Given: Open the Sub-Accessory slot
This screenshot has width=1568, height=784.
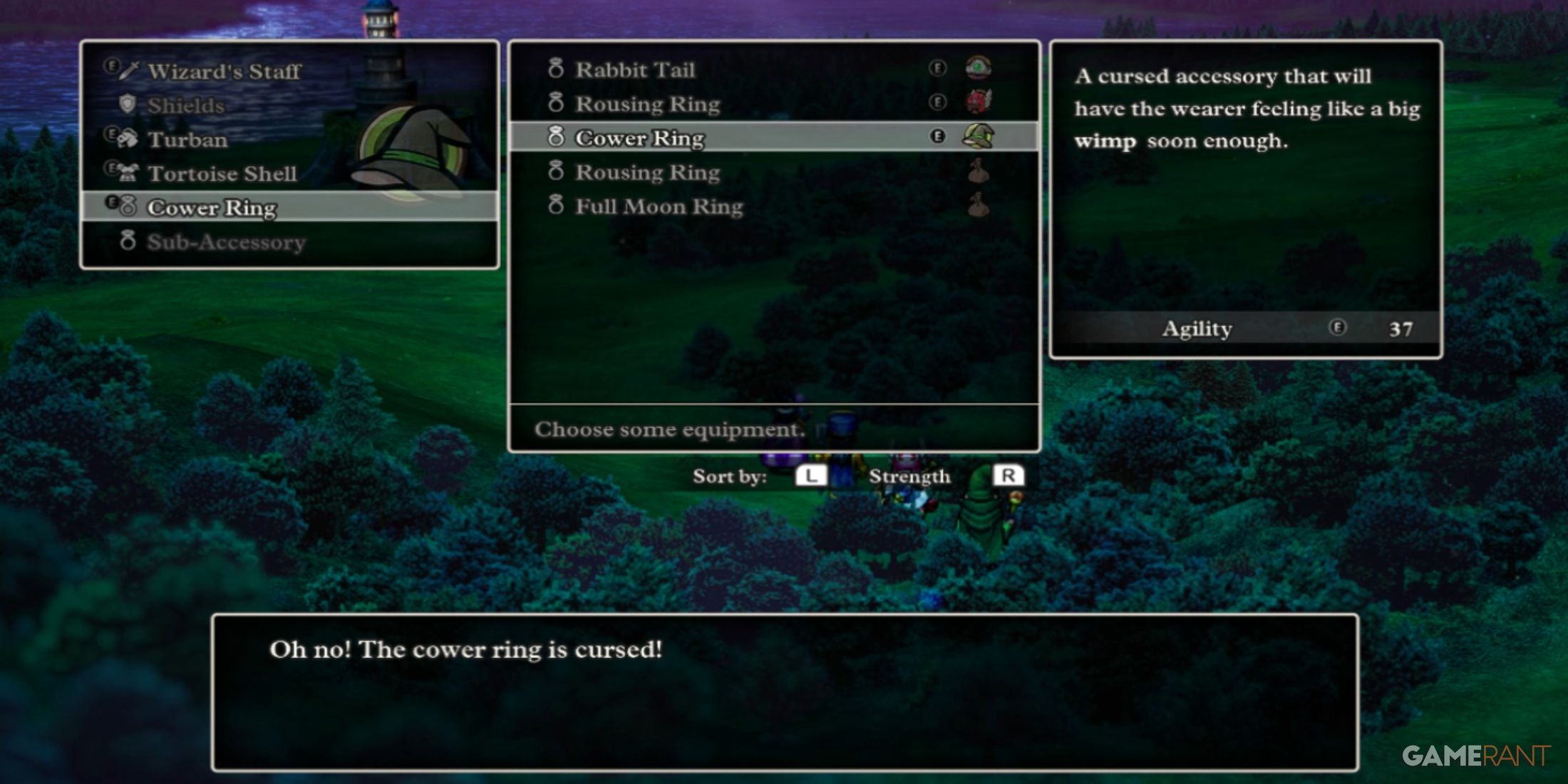Looking at the screenshot, I should point(226,242).
